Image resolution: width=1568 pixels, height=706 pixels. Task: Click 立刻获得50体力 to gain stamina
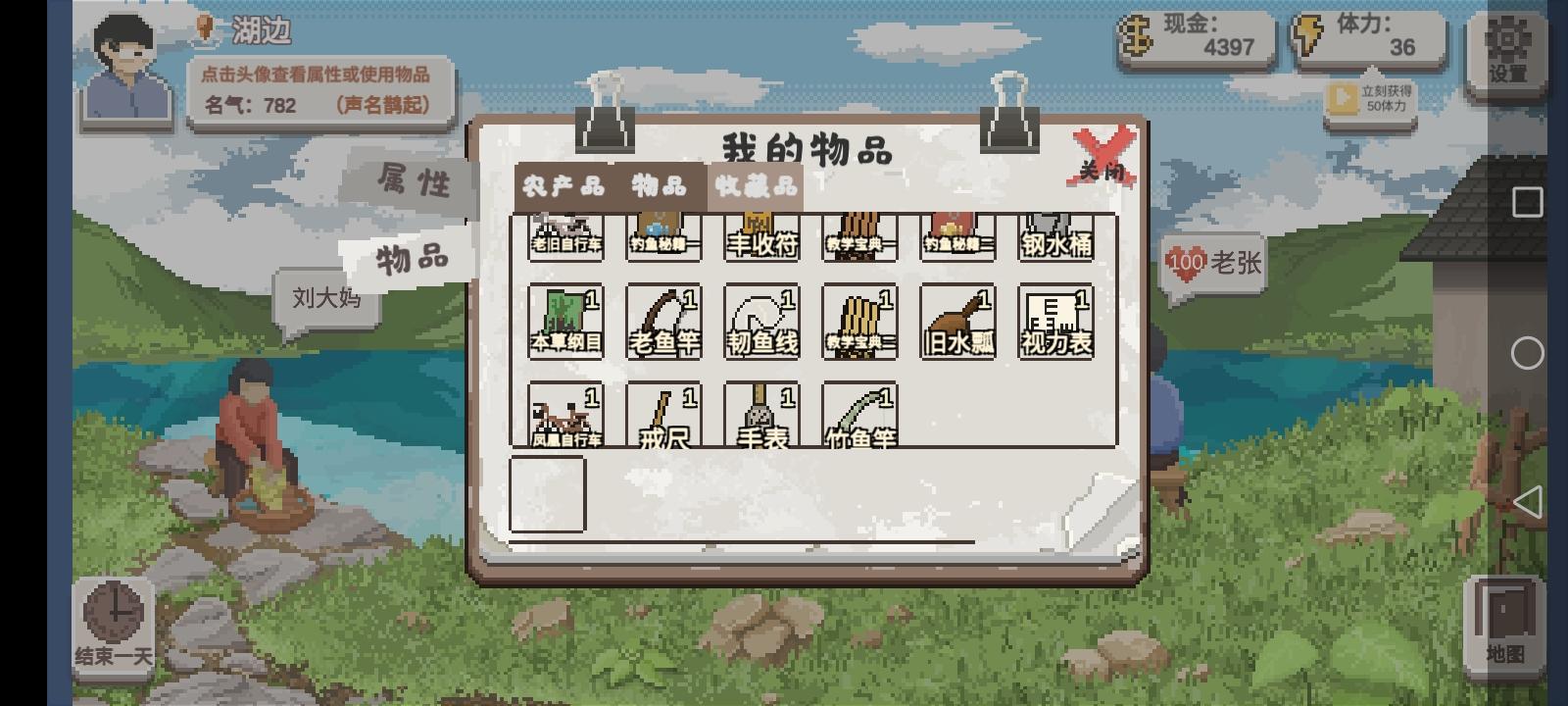[1372, 98]
